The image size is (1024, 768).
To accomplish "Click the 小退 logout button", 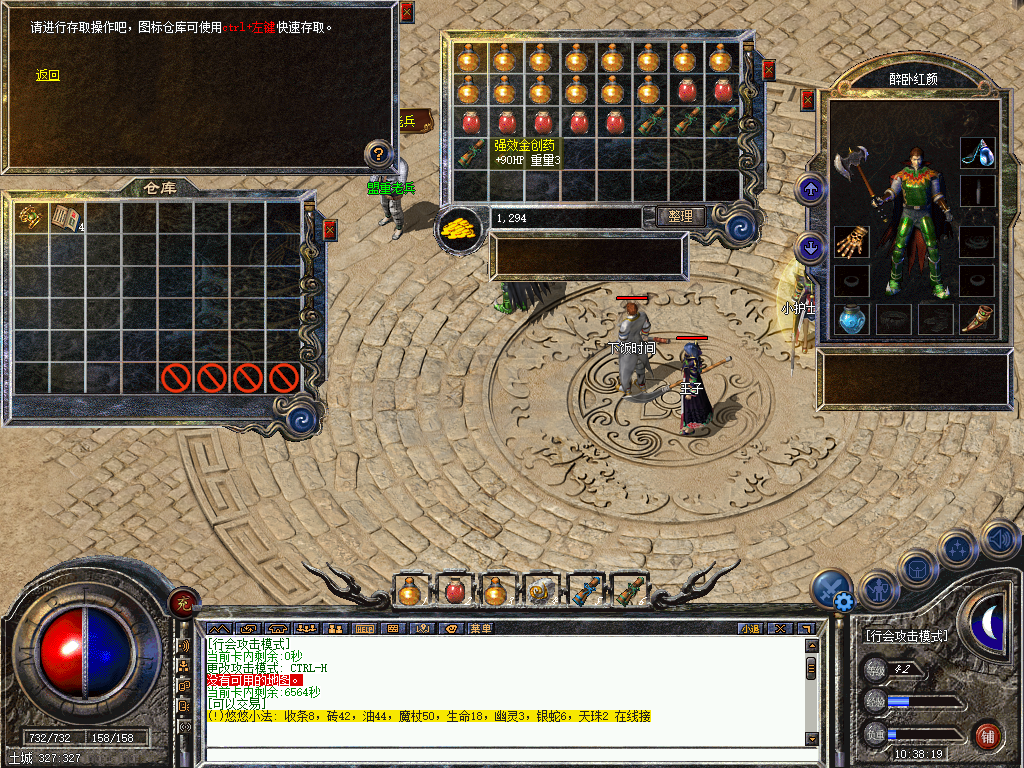I will coord(750,629).
